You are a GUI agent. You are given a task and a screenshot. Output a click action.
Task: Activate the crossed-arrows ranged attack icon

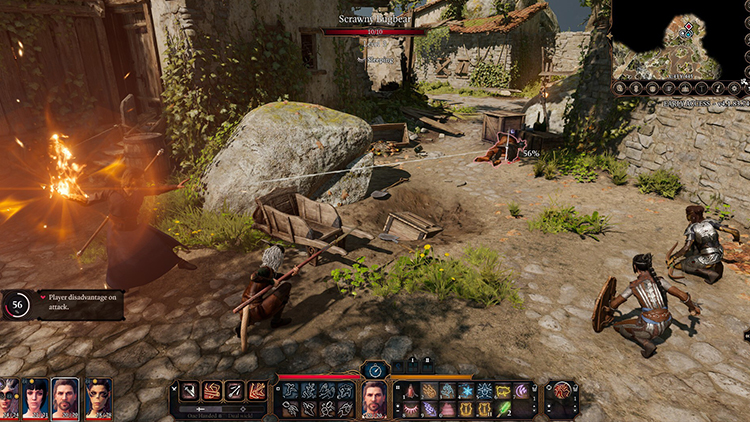point(234,390)
